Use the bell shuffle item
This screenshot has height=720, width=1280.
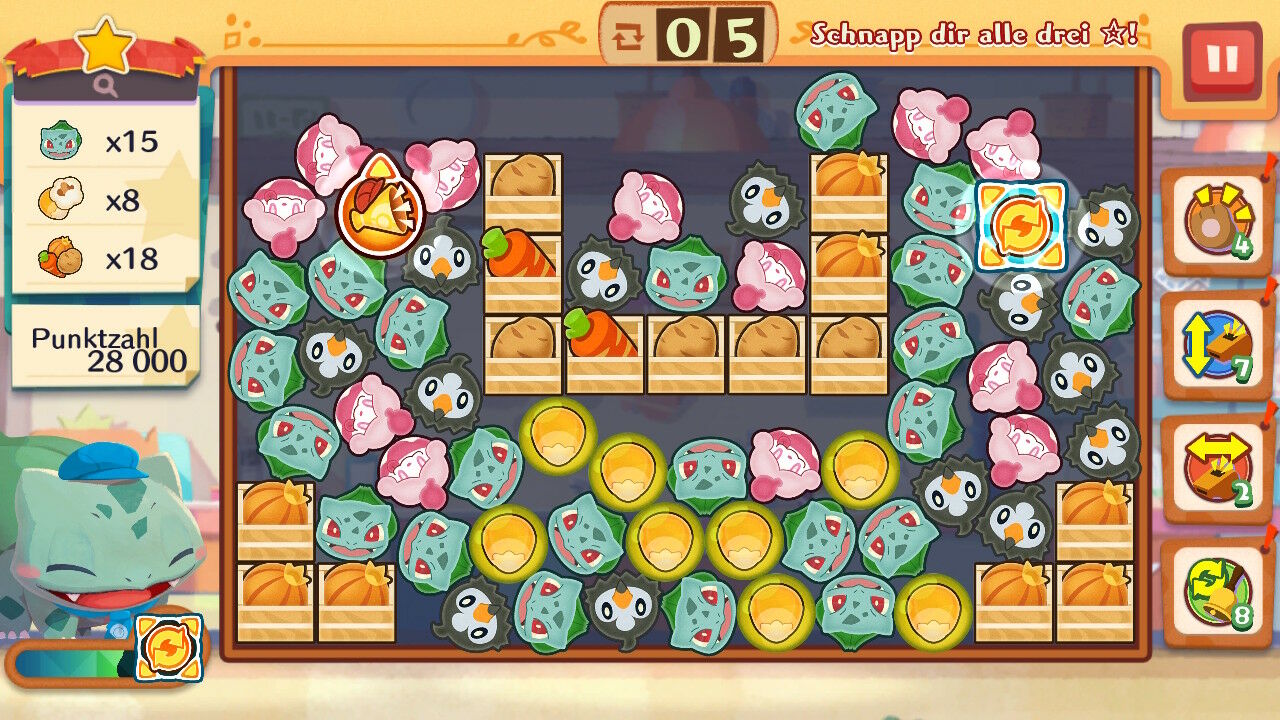pyautogui.click(x=1216, y=591)
